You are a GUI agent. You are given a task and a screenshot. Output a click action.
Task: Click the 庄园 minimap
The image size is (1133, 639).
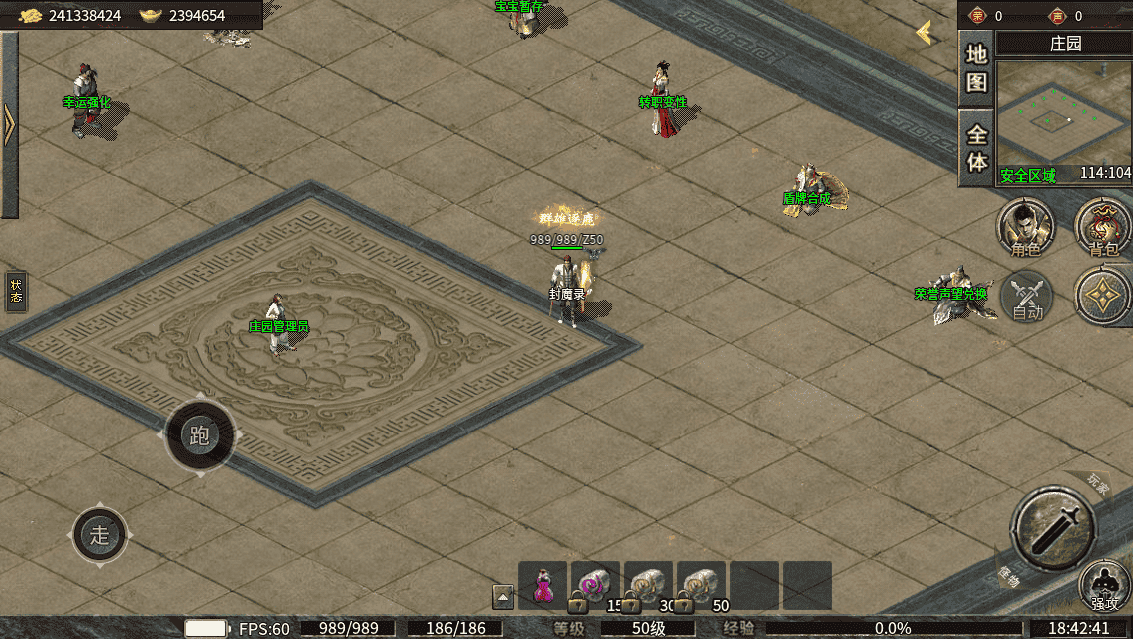point(1063,113)
